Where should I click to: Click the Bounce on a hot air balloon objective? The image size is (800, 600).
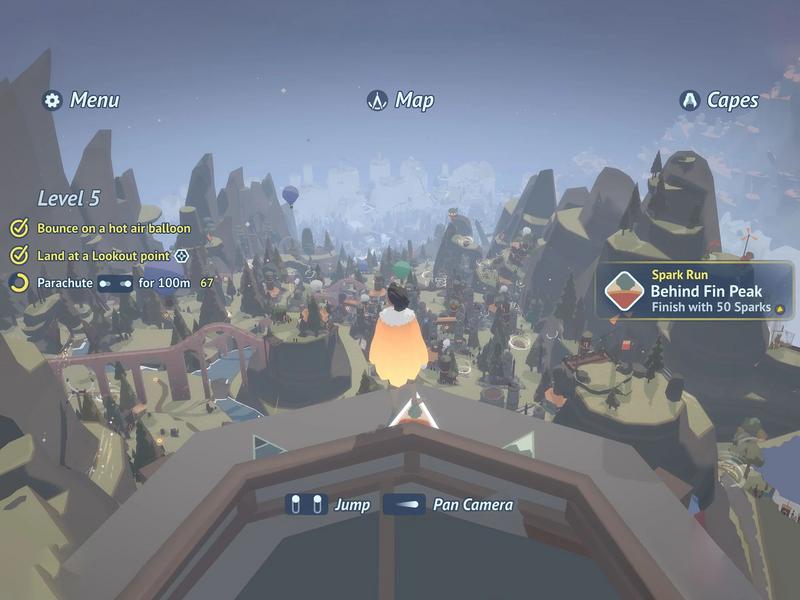pos(104,228)
